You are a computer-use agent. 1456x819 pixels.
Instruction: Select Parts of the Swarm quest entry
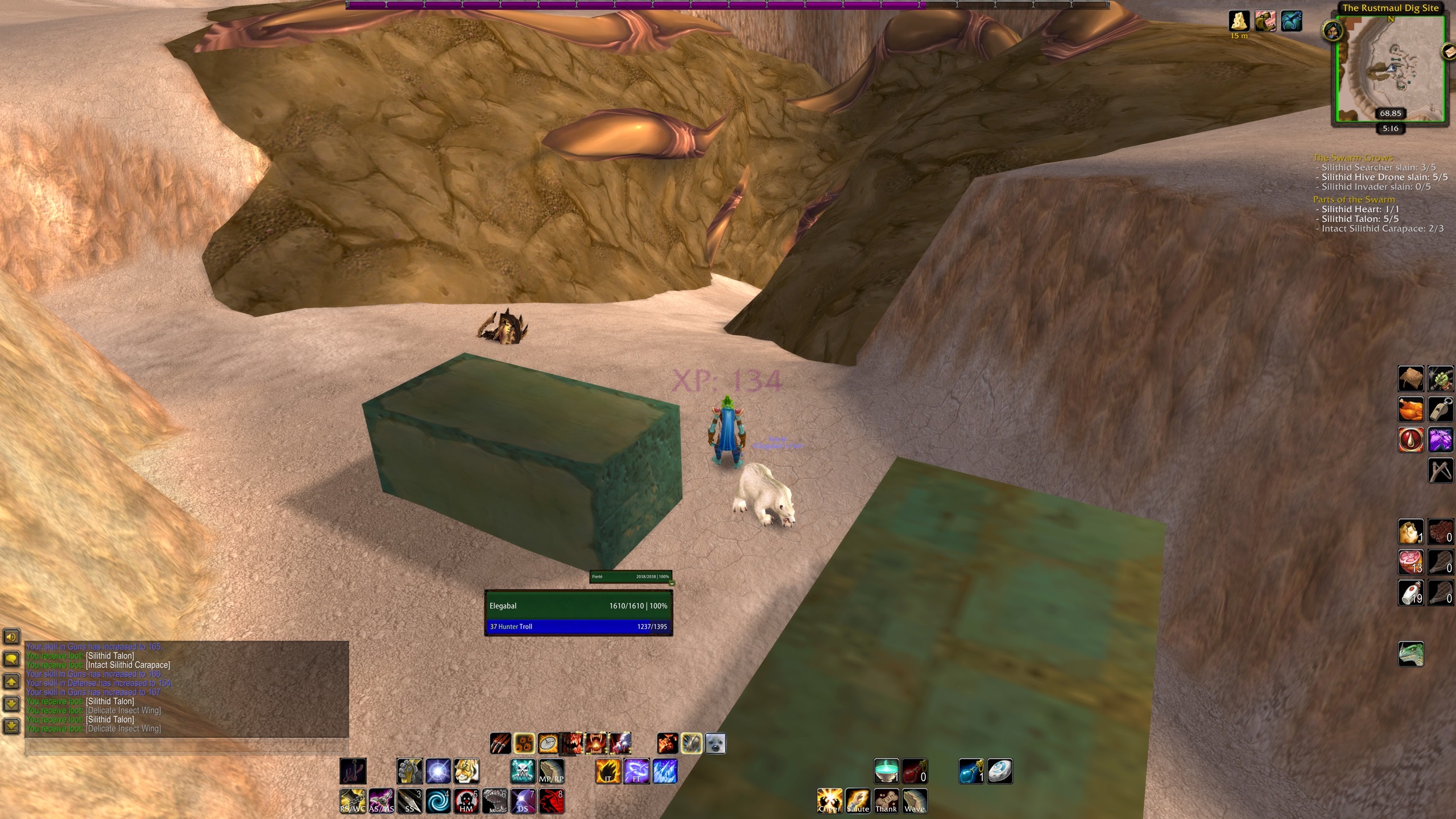(1354, 200)
